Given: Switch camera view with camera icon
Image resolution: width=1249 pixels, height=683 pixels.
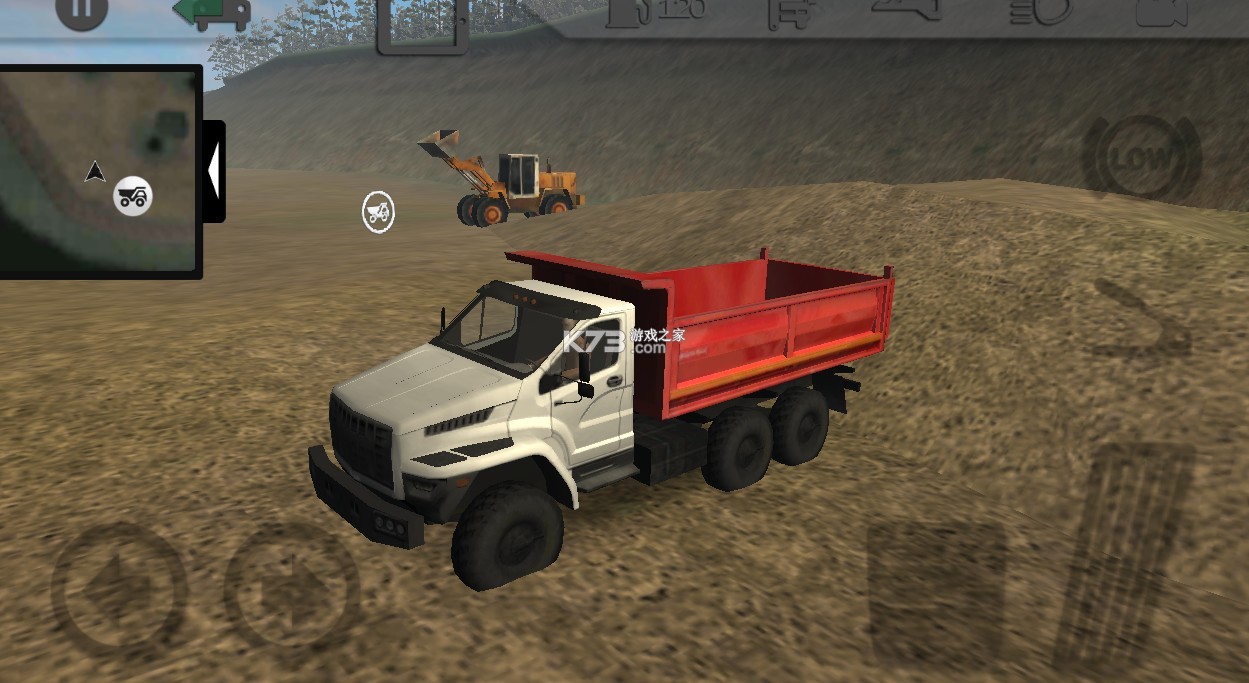Looking at the screenshot, I should pyautogui.click(x=1161, y=12).
